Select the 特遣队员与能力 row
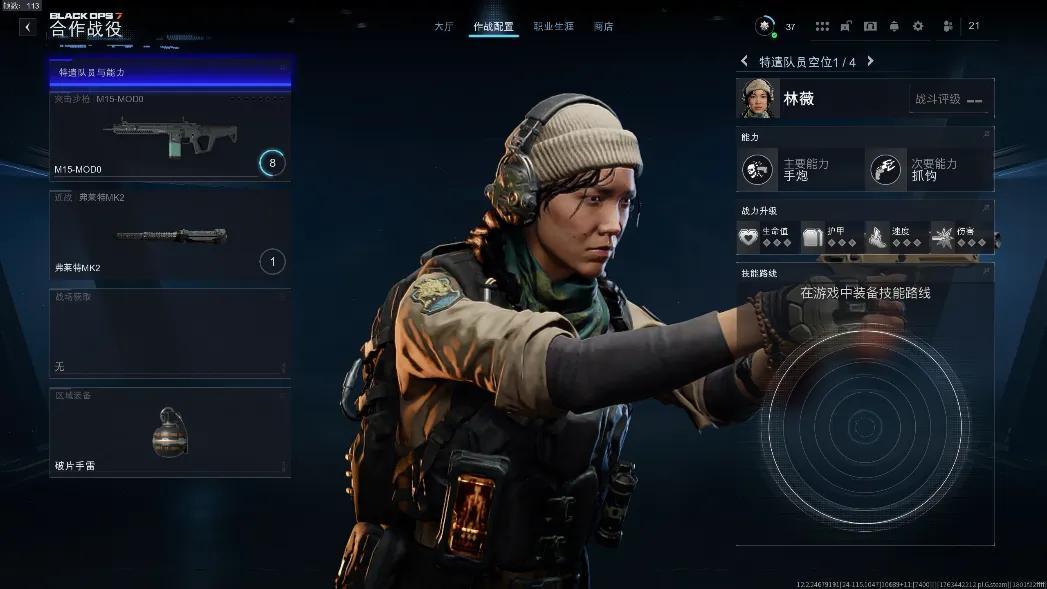Screen dimensions: 1047x589 (170, 73)
